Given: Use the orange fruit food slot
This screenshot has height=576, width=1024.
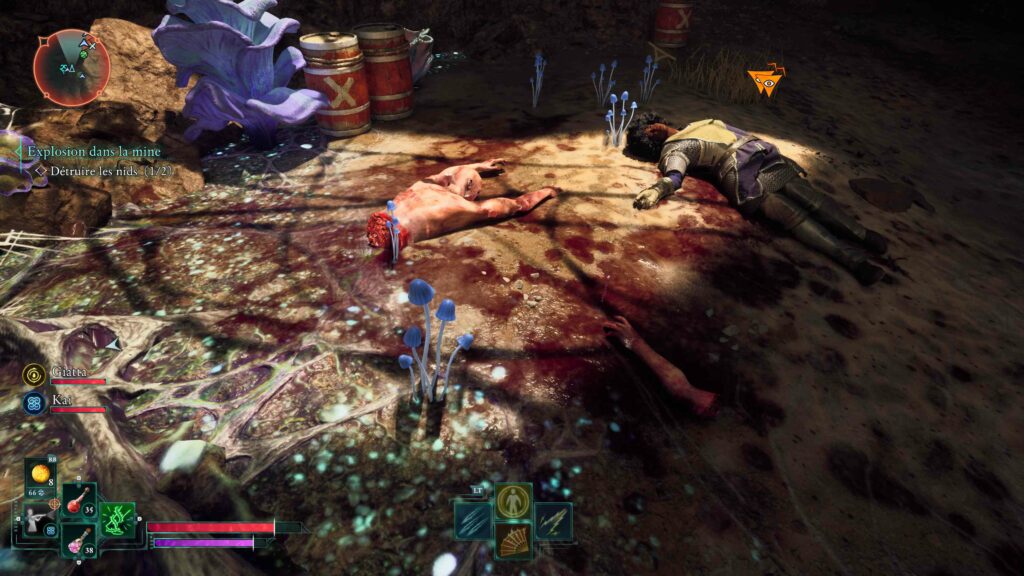Looking at the screenshot, I should pyautogui.click(x=41, y=473).
